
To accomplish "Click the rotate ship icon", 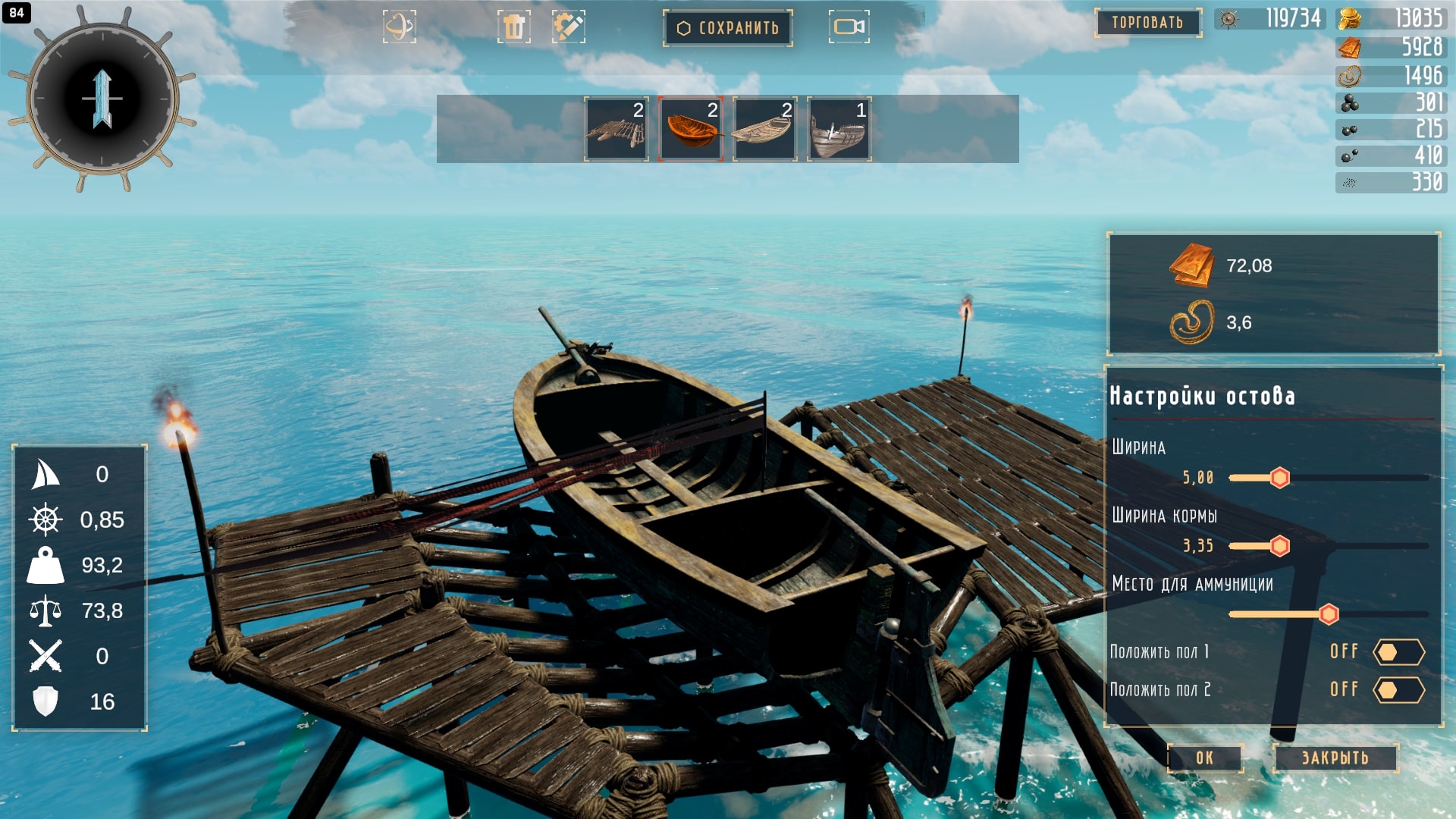I will pos(399,27).
